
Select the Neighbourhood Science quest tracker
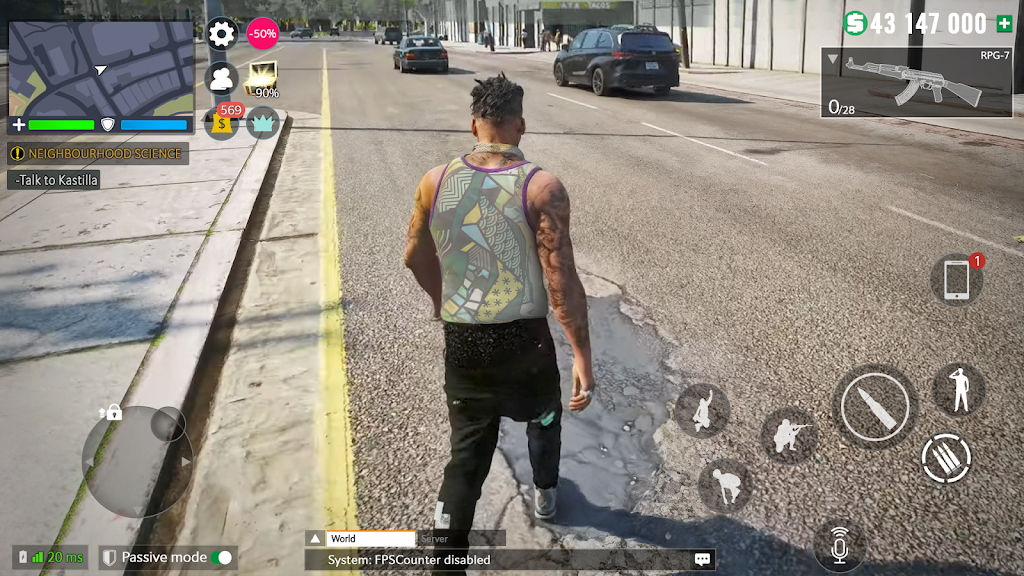pyautogui.click(x=98, y=154)
